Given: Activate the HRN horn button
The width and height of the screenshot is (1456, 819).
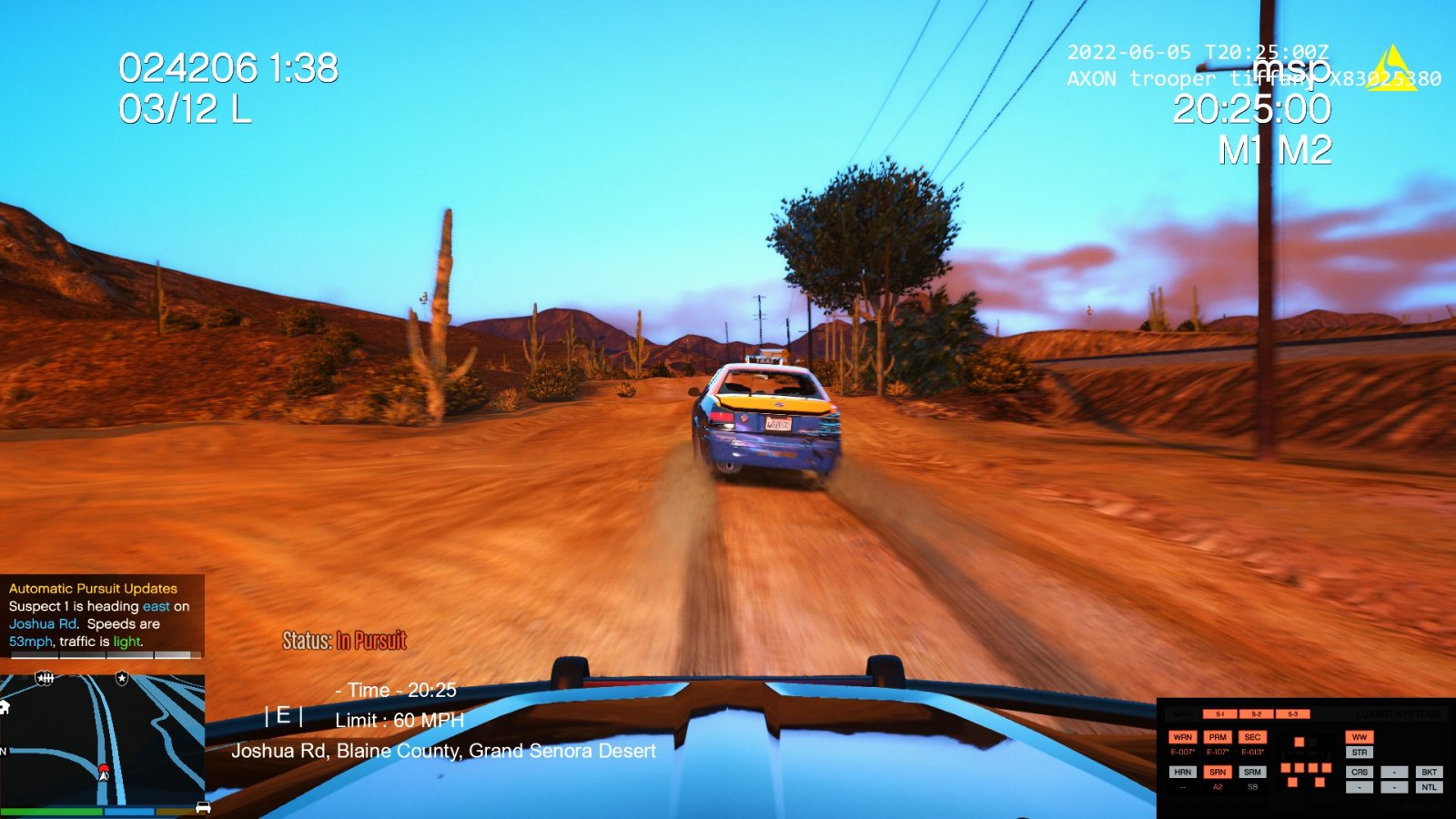Looking at the screenshot, I should click(1182, 772).
